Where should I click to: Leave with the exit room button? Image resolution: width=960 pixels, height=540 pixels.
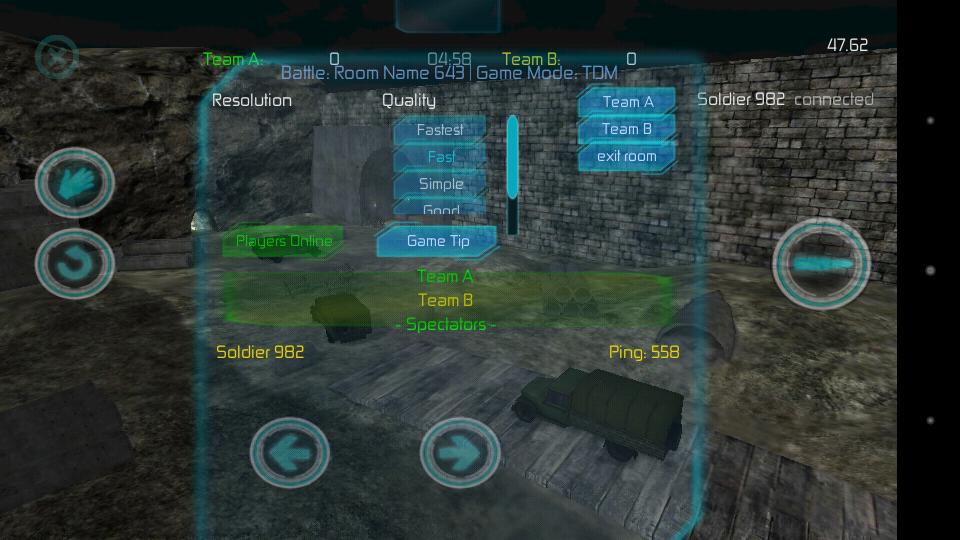[627, 156]
